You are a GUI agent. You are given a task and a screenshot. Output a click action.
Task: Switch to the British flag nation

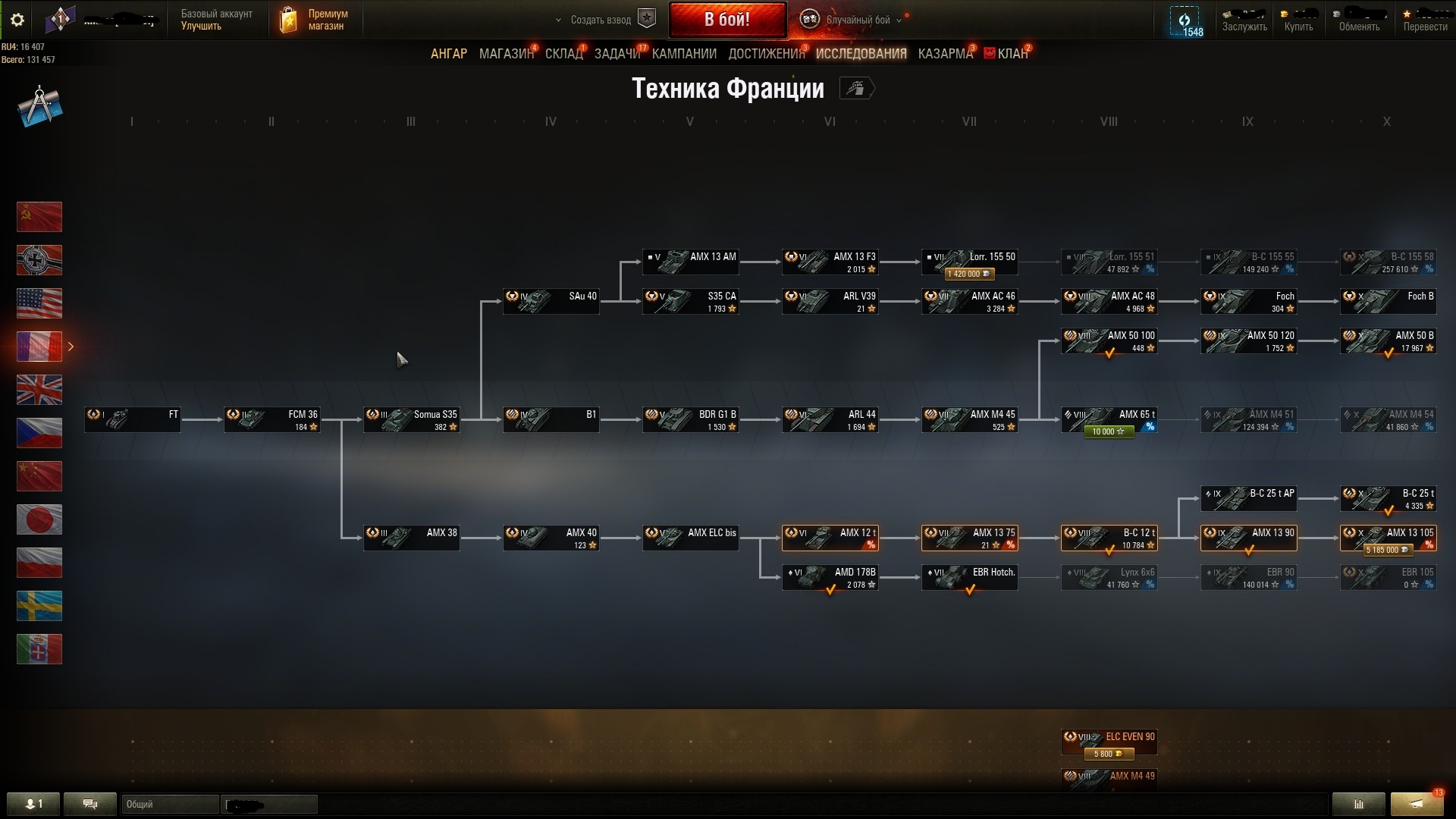click(39, 390)
